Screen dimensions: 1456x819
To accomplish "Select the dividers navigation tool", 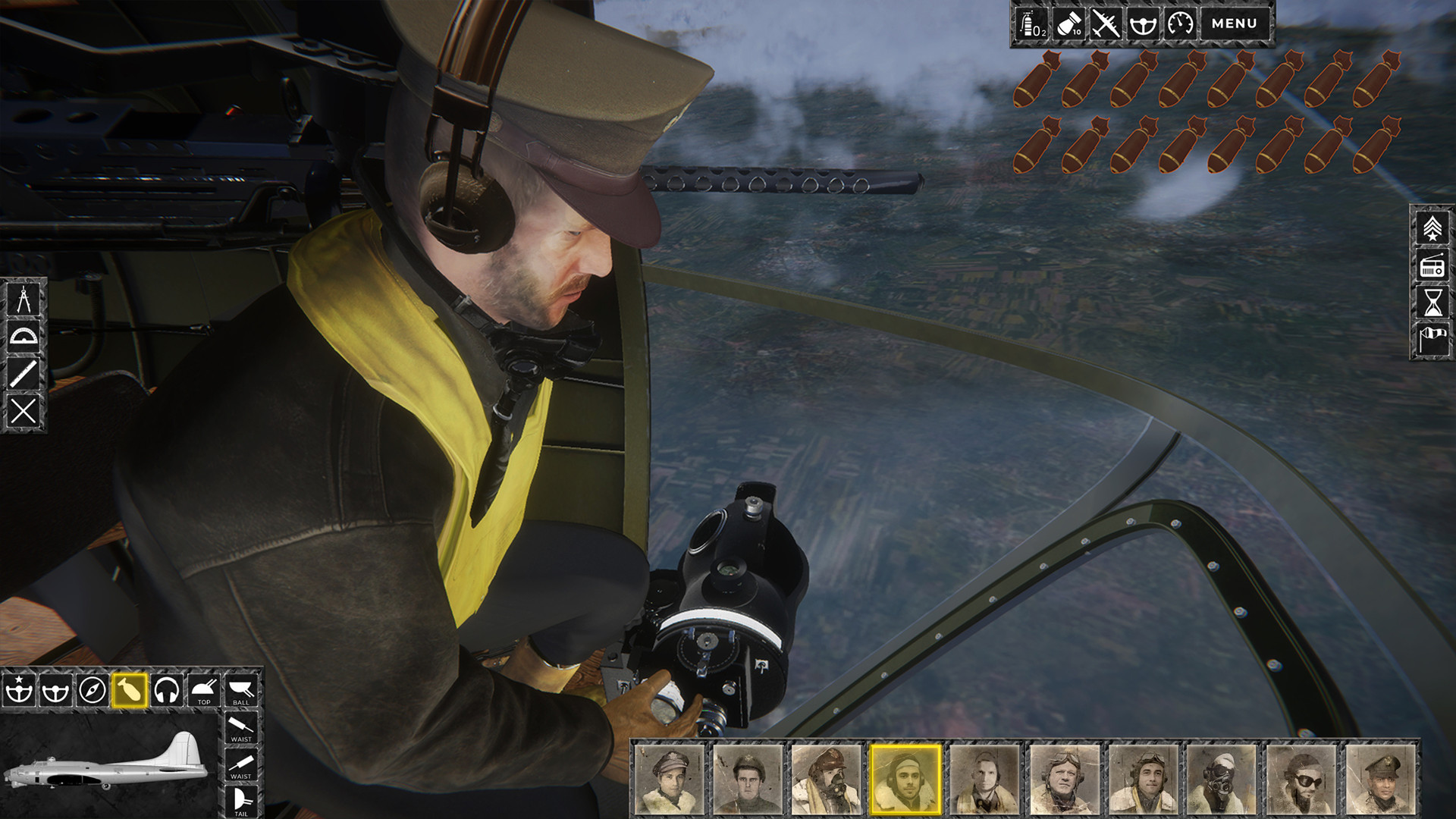I will tap(25, 300).
